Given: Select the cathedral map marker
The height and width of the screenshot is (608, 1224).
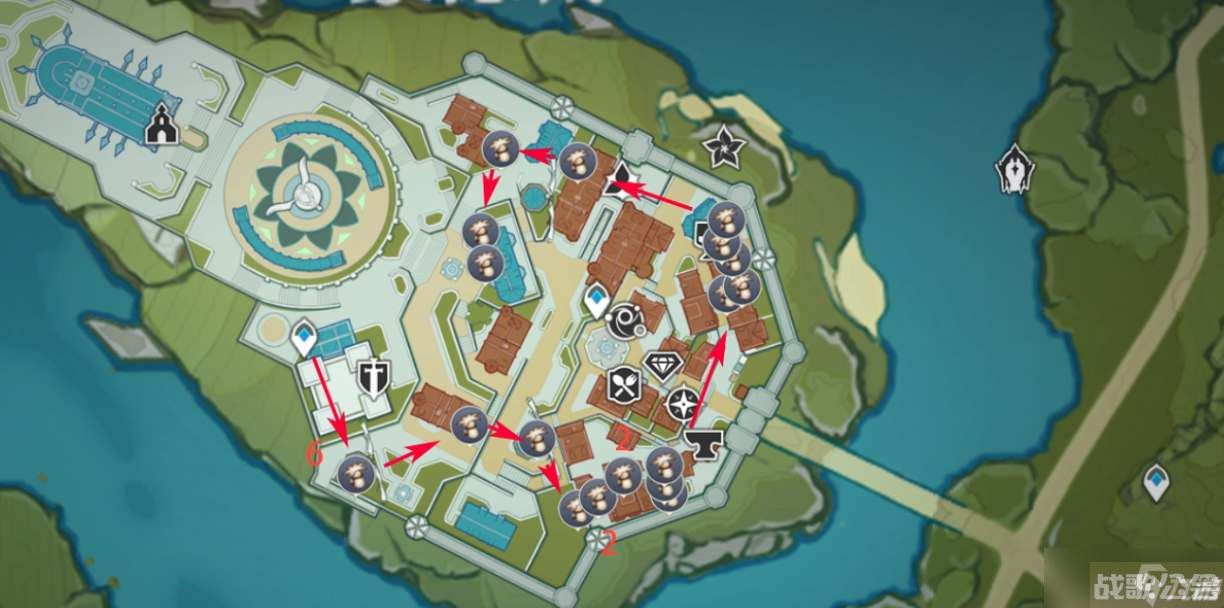Looking at the screenshot, I should click(x=159, y=128).
